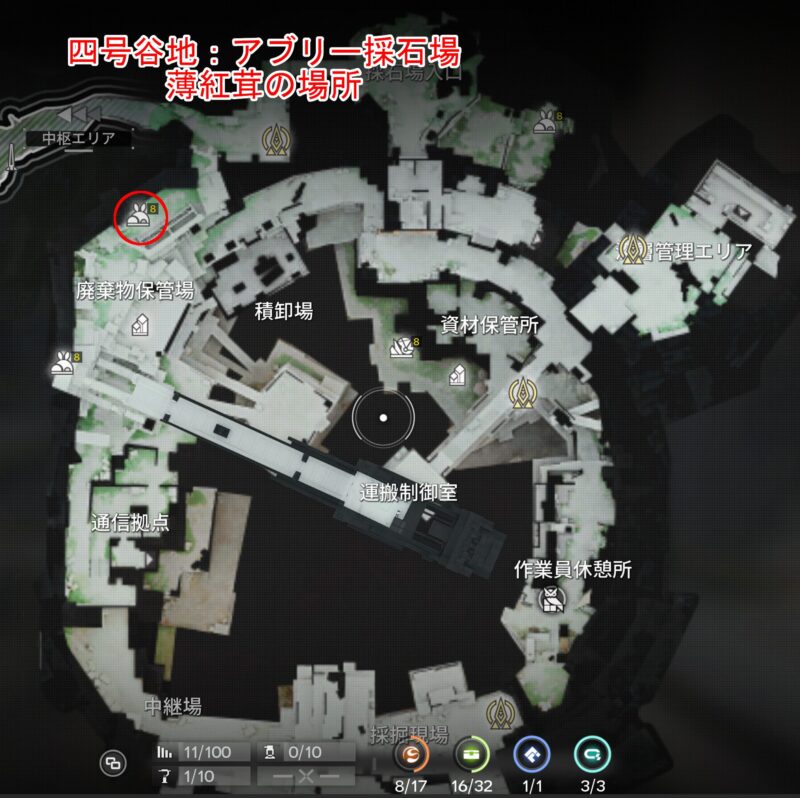Open the 作業員休憩所 marker icon
This screenshot has height=798, width=800.
(x=551, y=599)
